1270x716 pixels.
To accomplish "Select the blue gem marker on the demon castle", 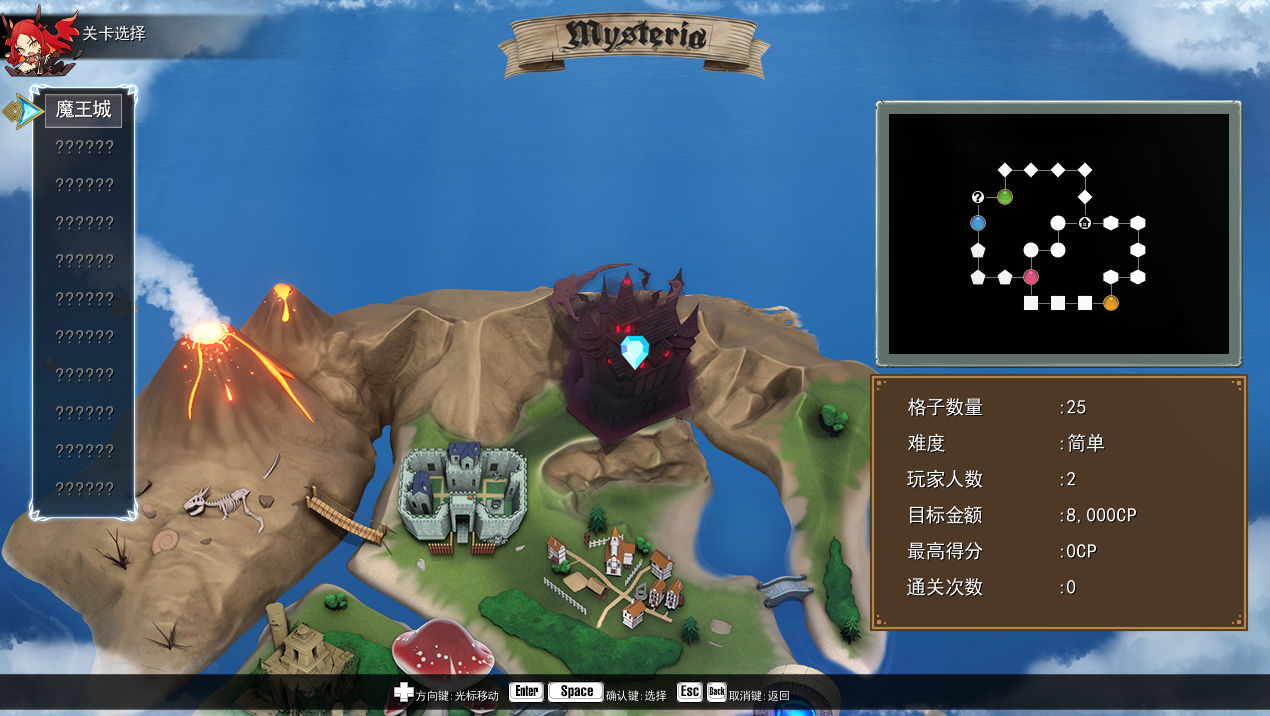I will pos(634,352).
